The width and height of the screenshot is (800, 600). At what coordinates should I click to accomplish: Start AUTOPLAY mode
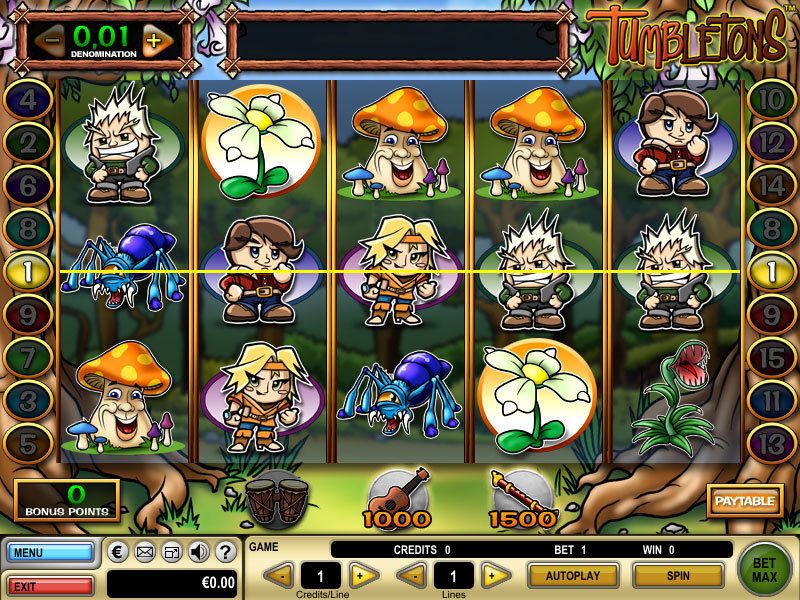click(572, 575)
